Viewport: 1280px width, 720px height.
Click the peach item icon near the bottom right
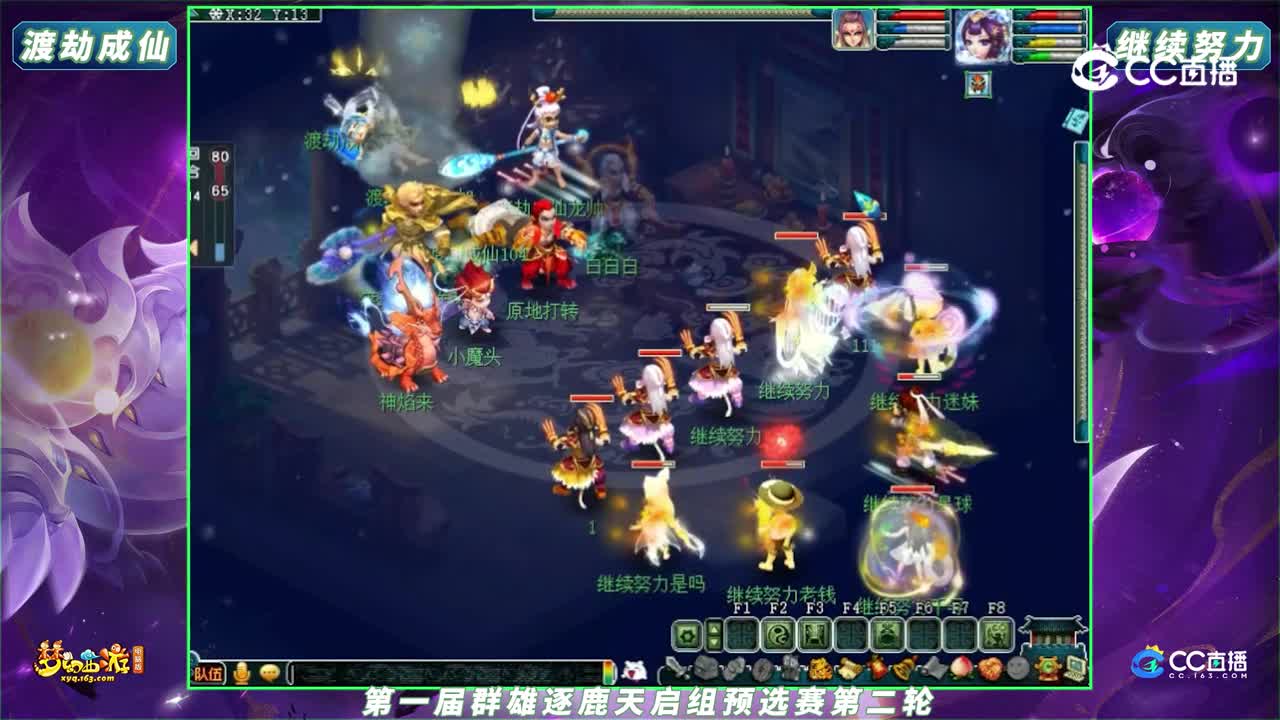pos(960,666)
